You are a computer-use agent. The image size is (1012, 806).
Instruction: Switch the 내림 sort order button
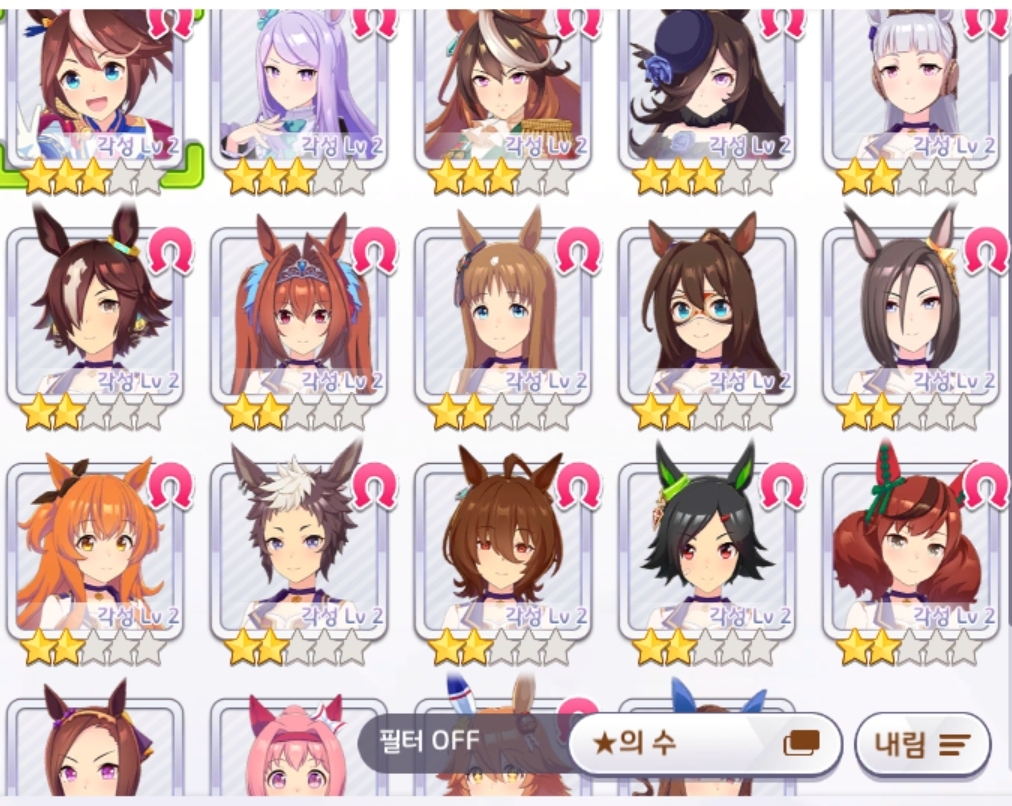pos(922,744)
